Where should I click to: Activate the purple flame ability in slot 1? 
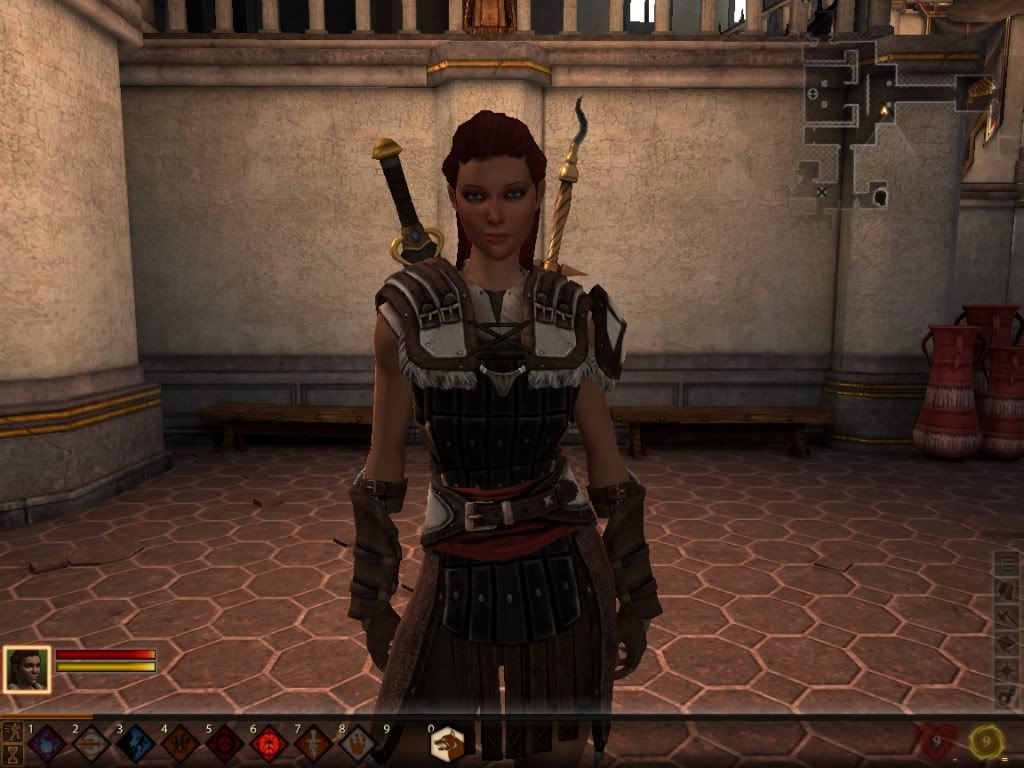point(46,744)
